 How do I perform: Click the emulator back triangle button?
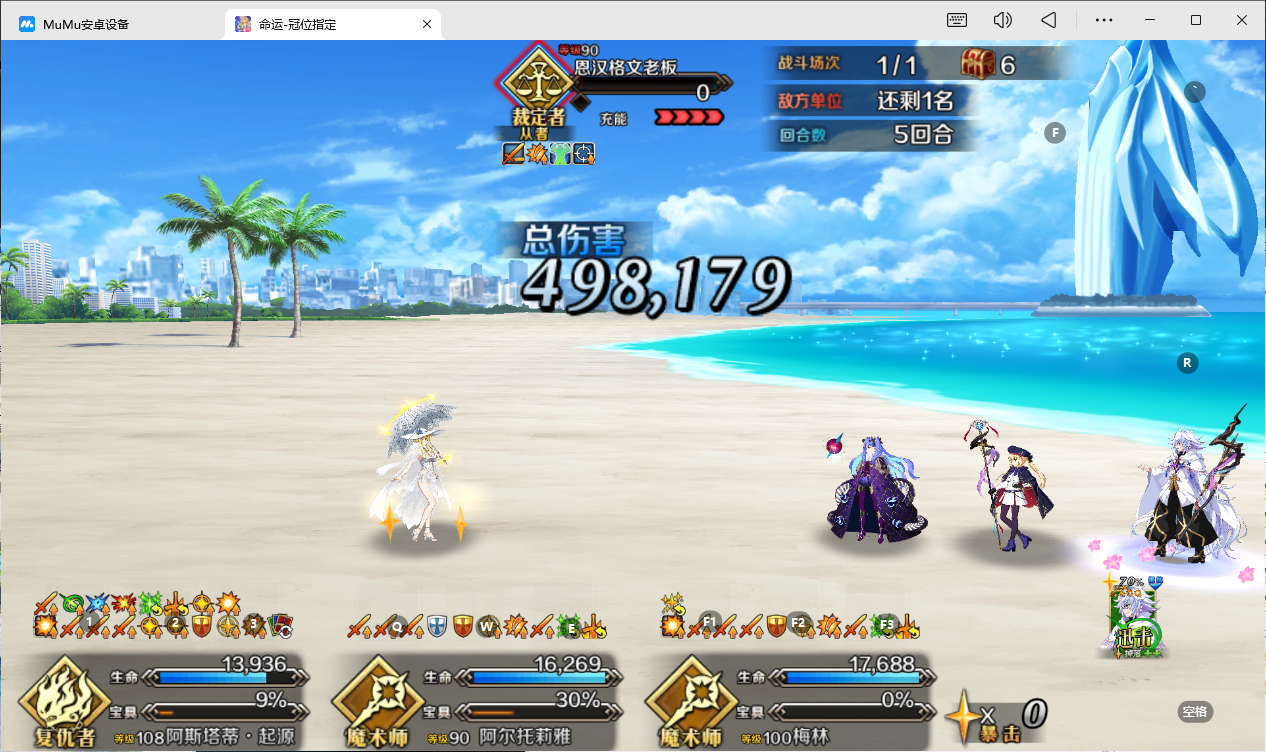click(1048, 20)
